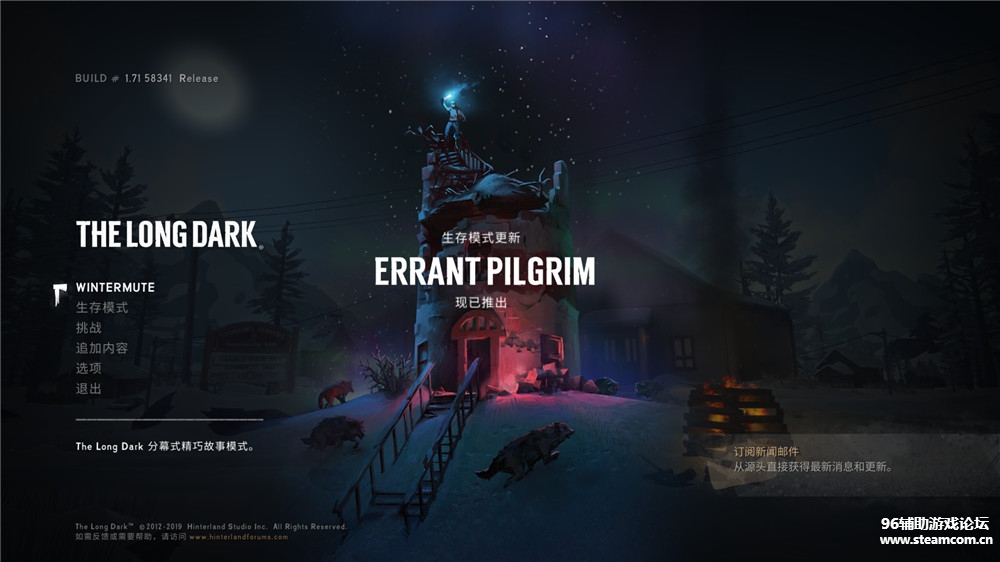
Task: Open the 追加内容 extras menu
Action: point(102,348)
